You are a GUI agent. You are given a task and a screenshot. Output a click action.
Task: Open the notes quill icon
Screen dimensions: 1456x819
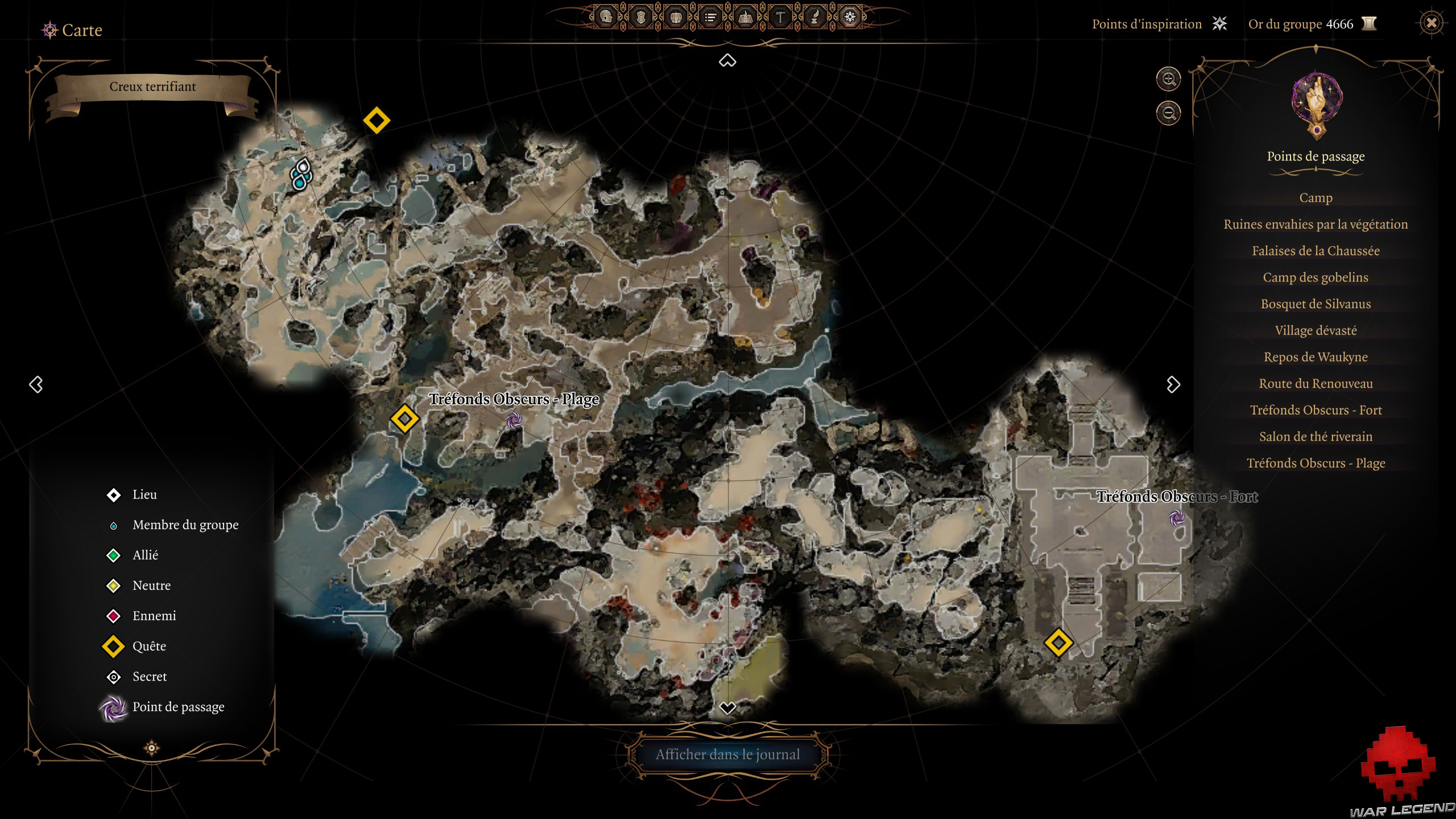[814, 17]
